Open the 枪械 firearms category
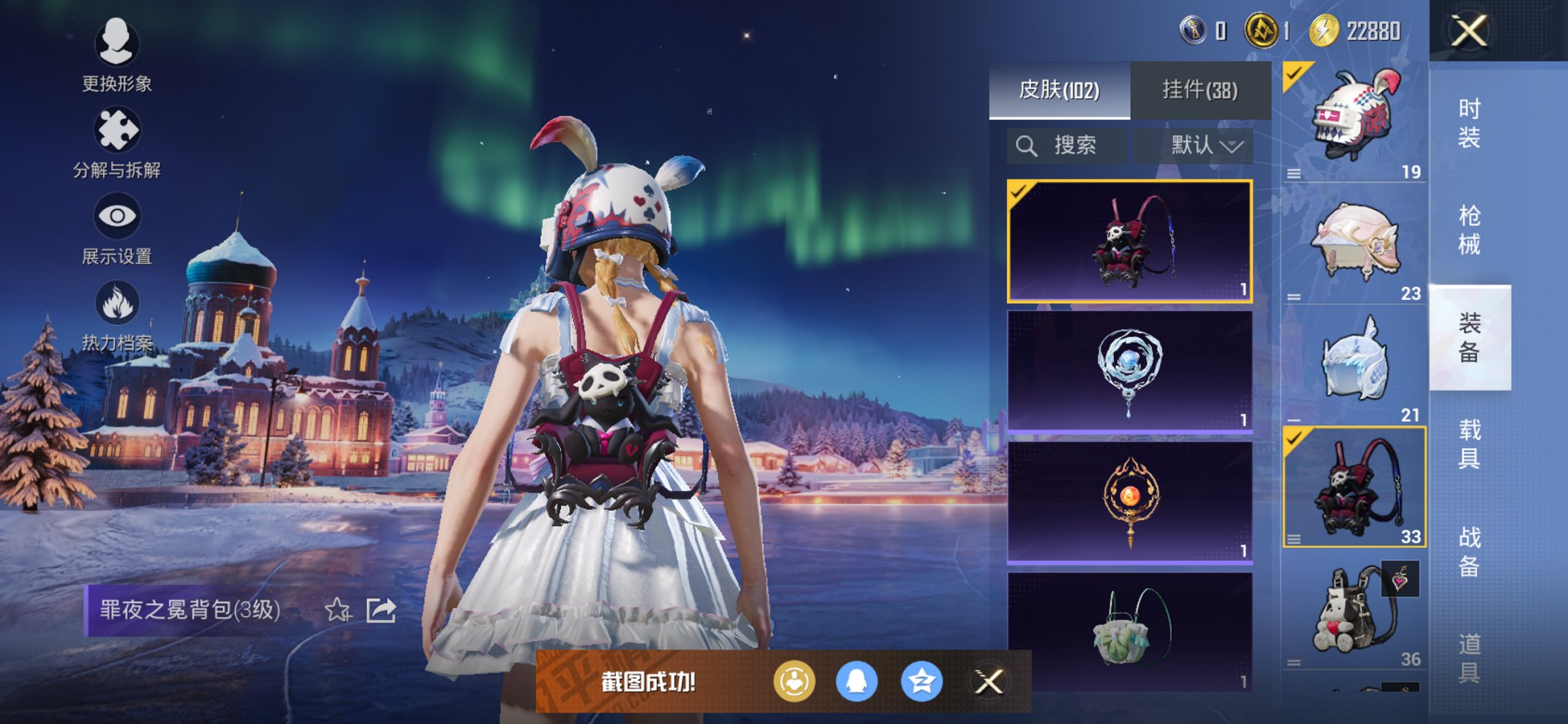 (x=1469, y=229)
